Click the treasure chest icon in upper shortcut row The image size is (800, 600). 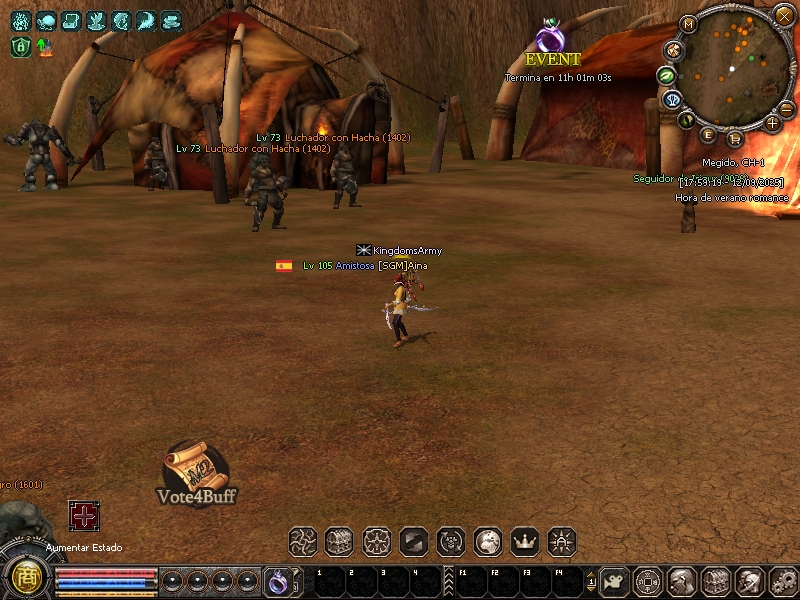click(x=339, y=542)
